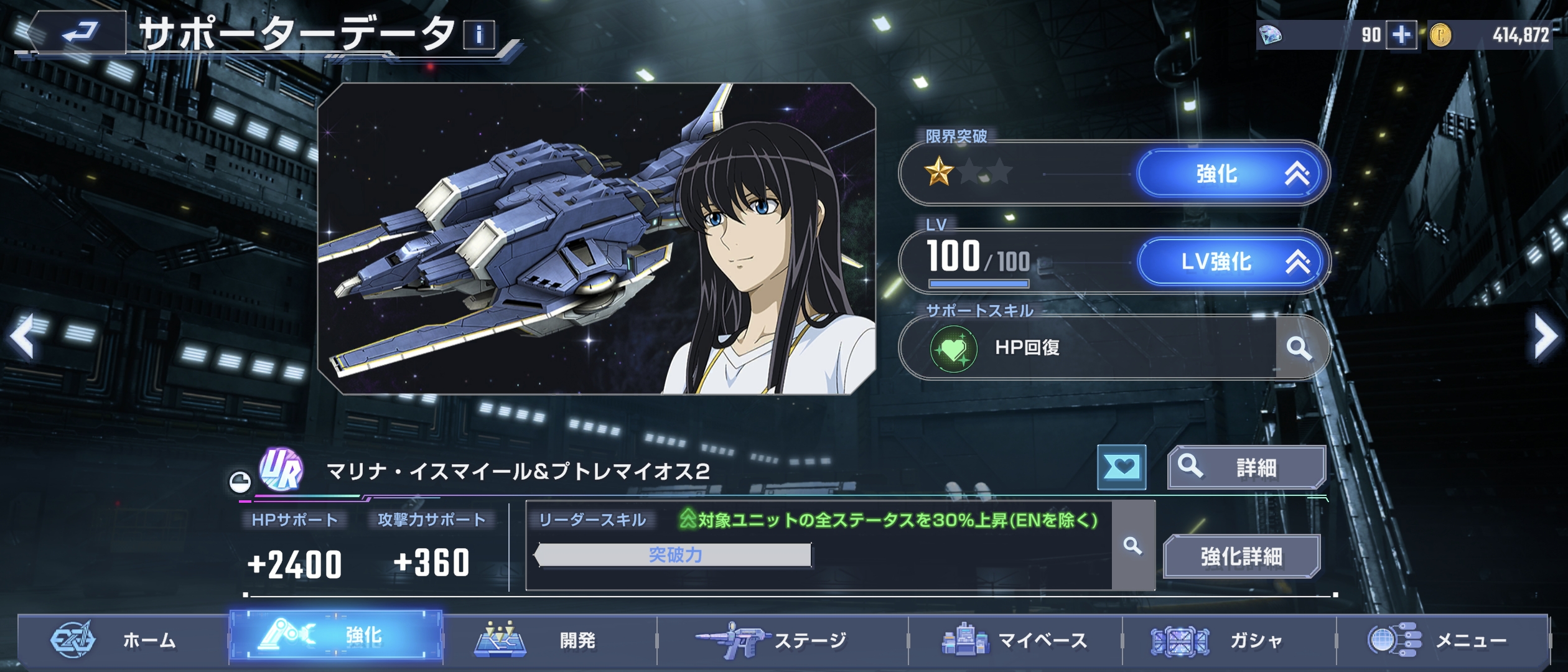Screen dimensions: 1568x672
Task: Enlarge the Marina and Ptolemaios 2 artwork
Action: coord(596,239)
